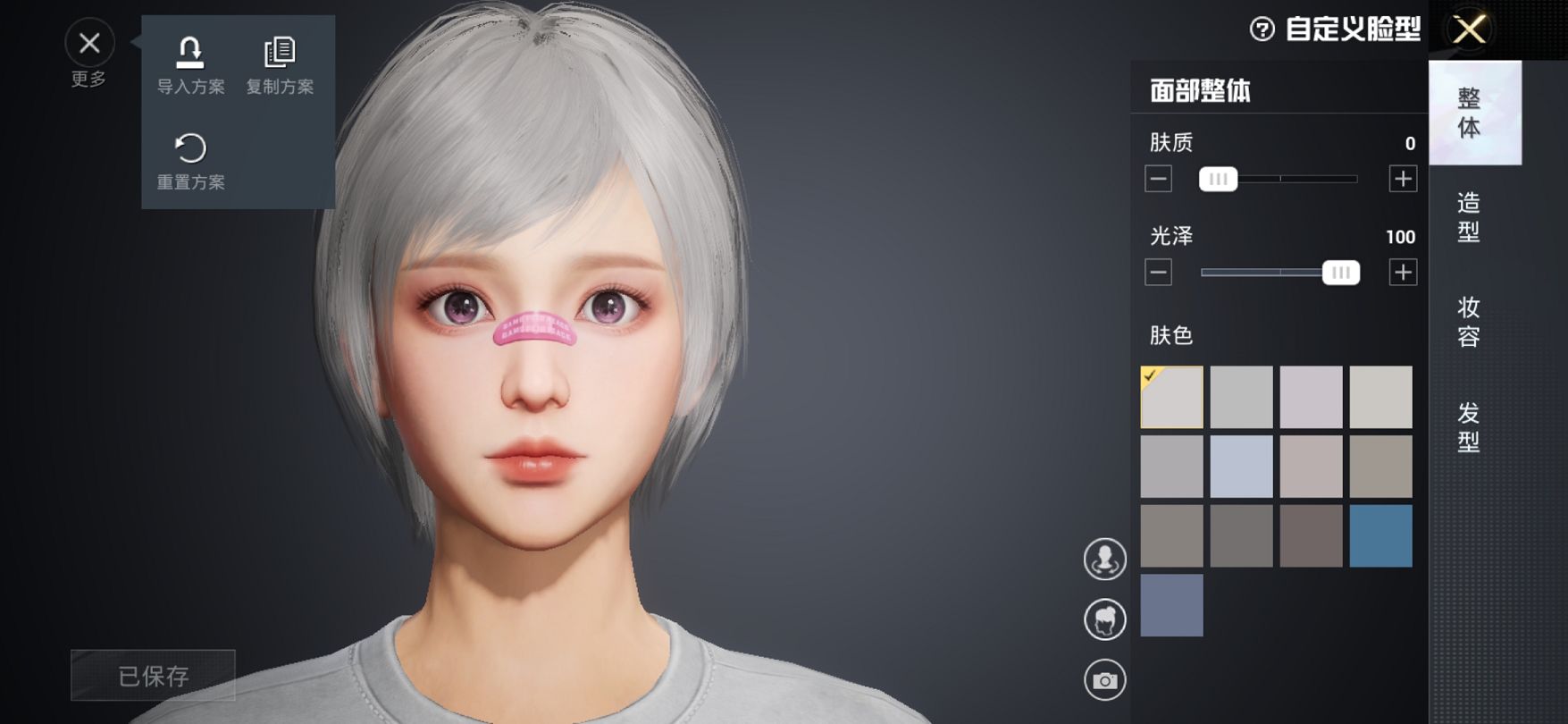1568x724 pixels.
Task: Close the 更多 options popup
Action: click(89, 43)
